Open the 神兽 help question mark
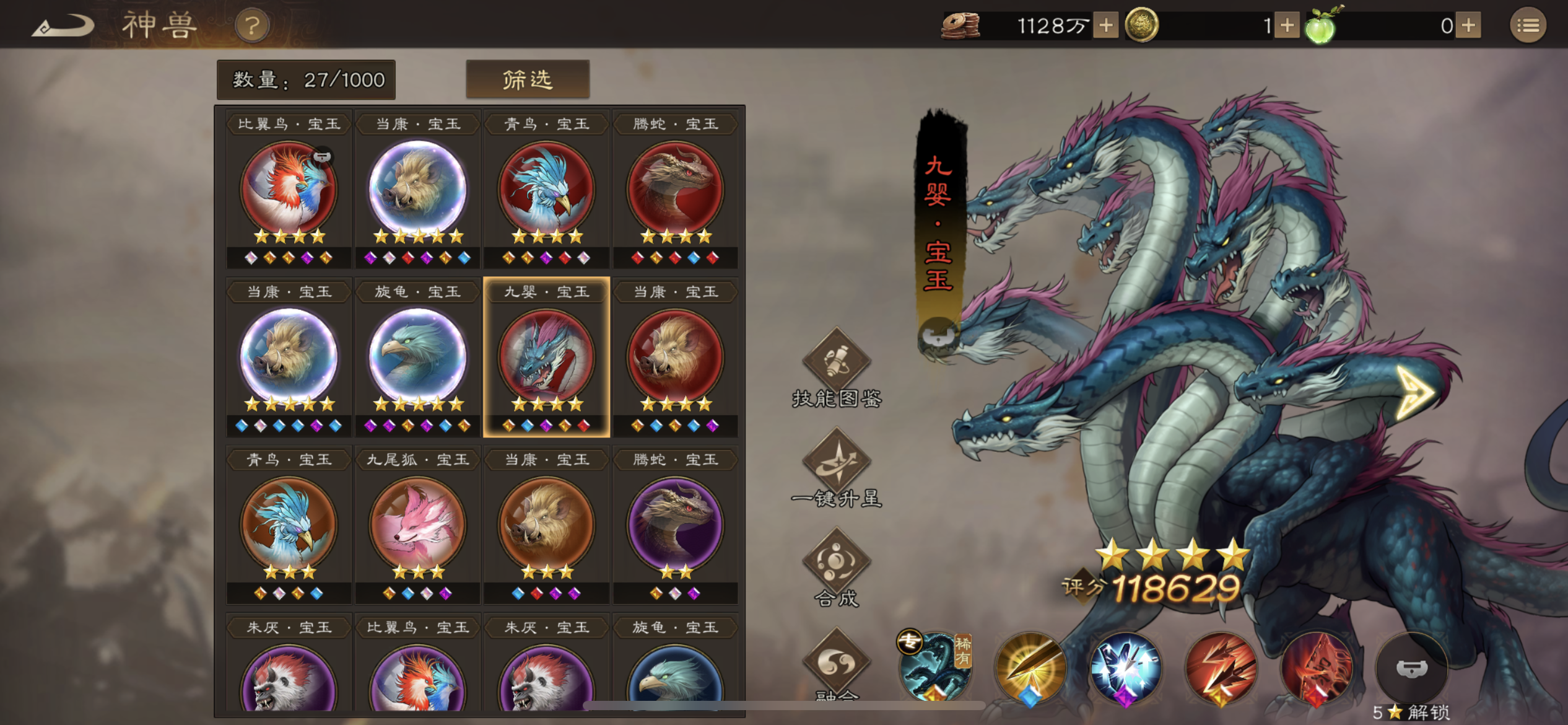The width and height of the screenshot is (1568, 725). coord(252,26)
